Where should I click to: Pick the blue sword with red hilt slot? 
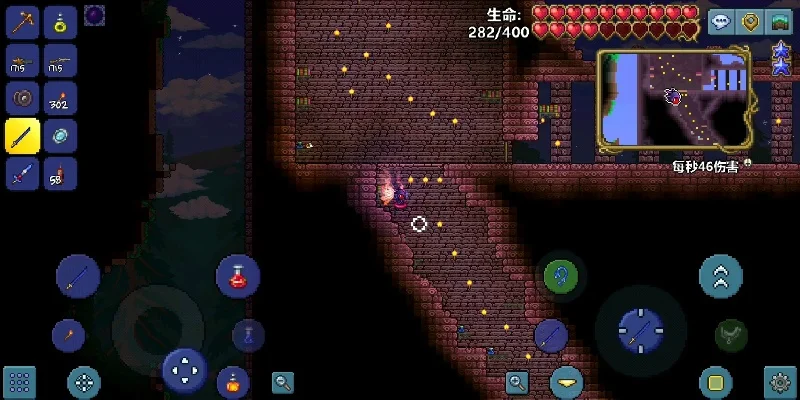coord(22,173)
